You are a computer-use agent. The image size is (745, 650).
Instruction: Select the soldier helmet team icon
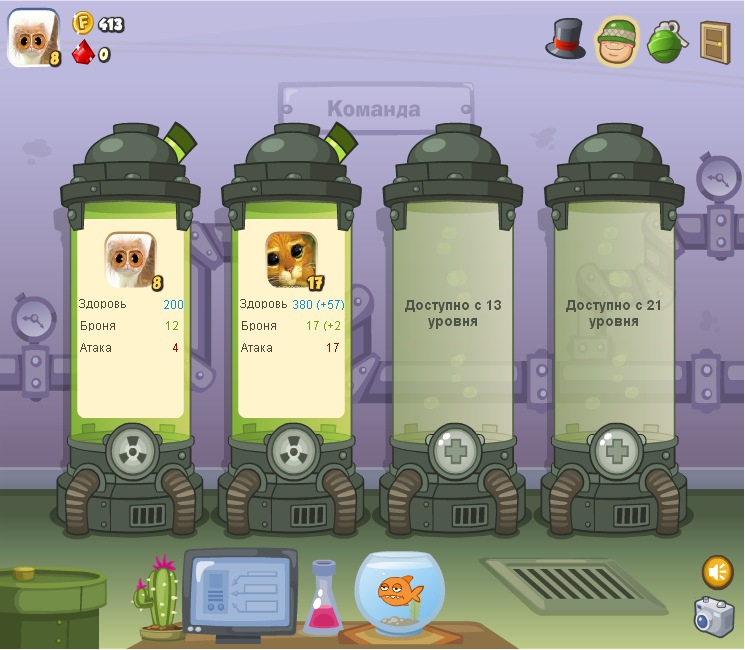pos(616,42)
